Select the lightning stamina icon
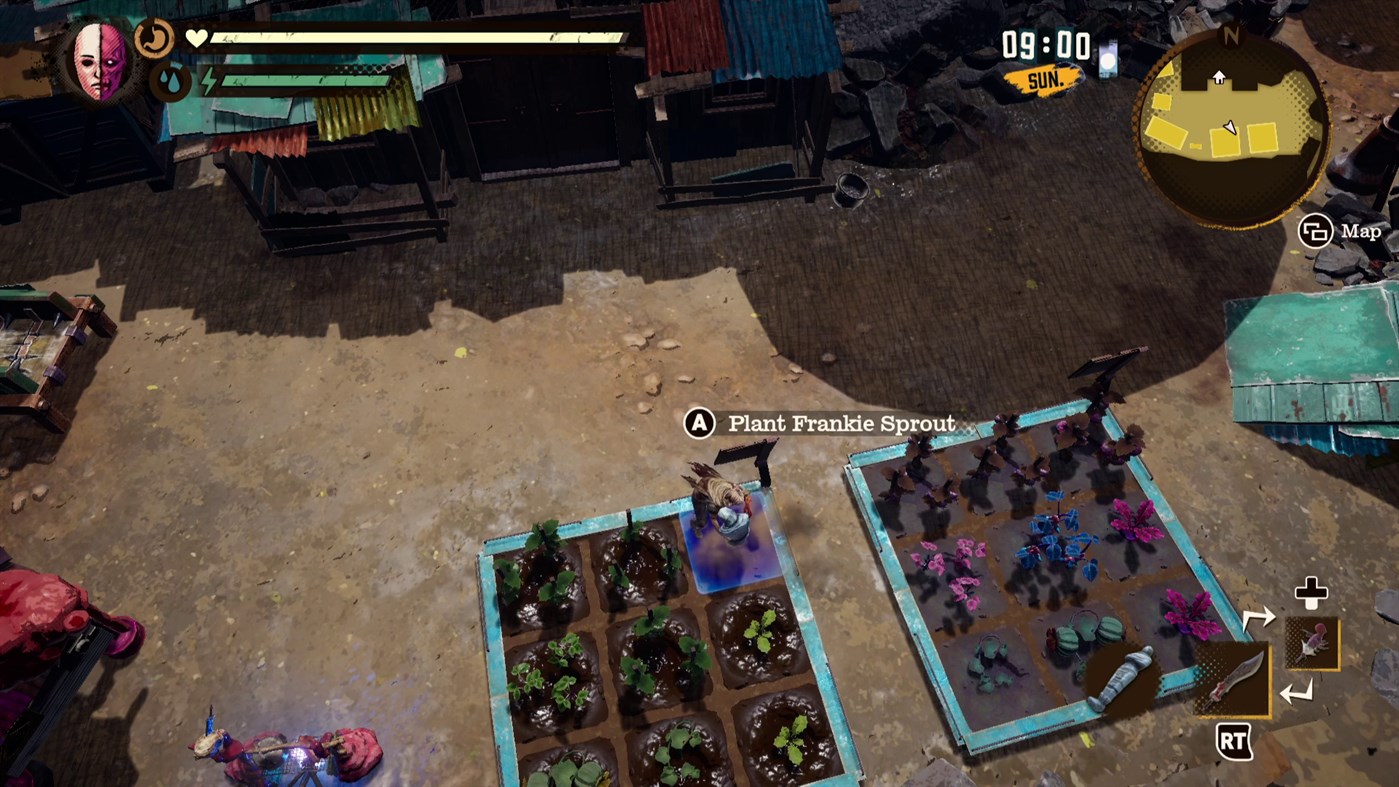This screenshot has height=787, width=1399. 209,80
